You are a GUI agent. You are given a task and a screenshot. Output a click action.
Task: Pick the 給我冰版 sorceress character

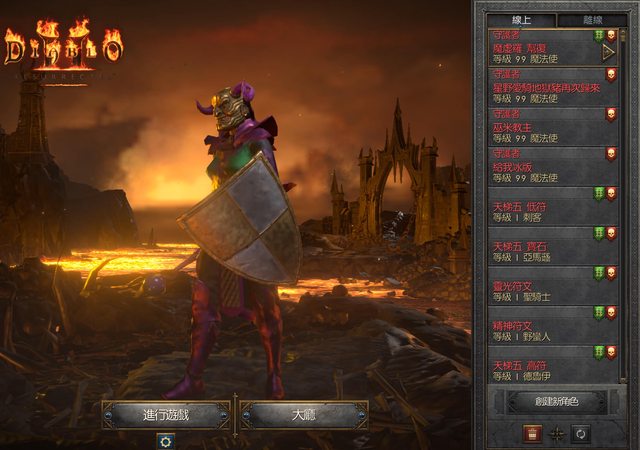545,166
